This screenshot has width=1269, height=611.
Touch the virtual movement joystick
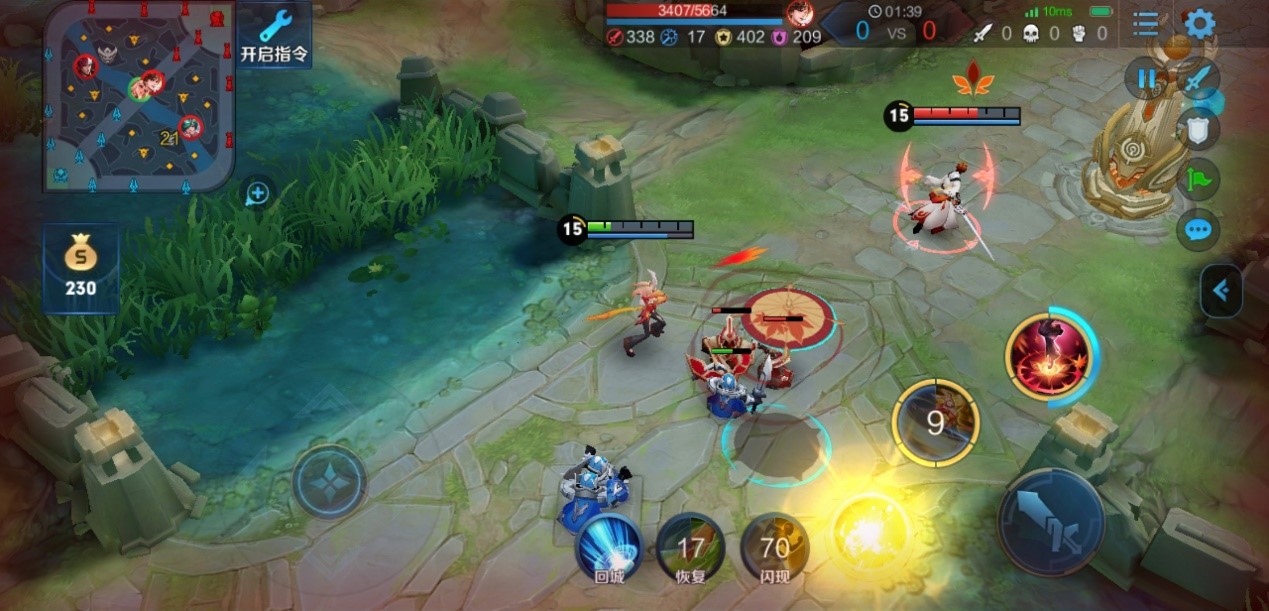(x=329, y=481)
